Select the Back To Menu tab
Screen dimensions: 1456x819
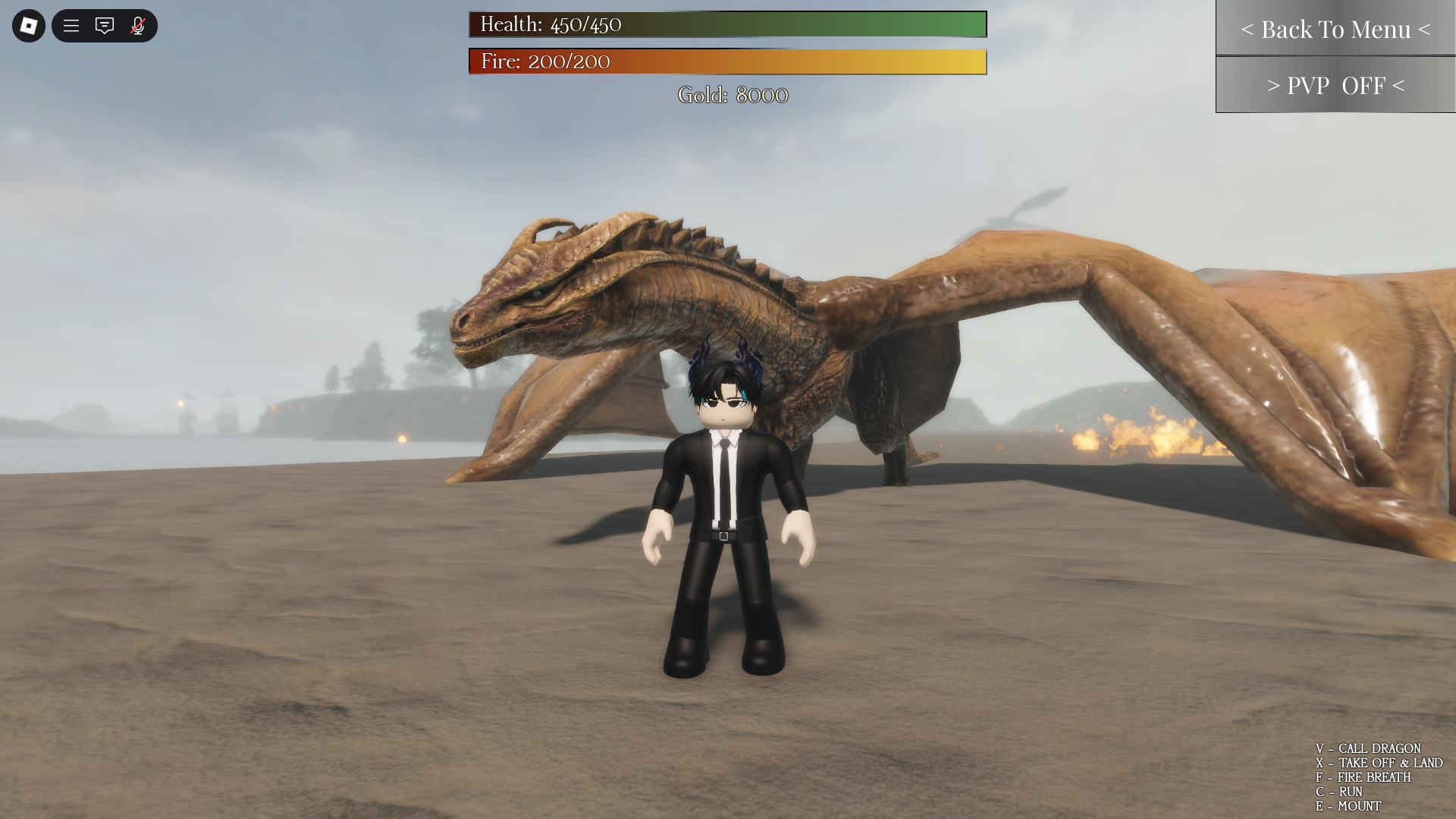pos(1335,30)
